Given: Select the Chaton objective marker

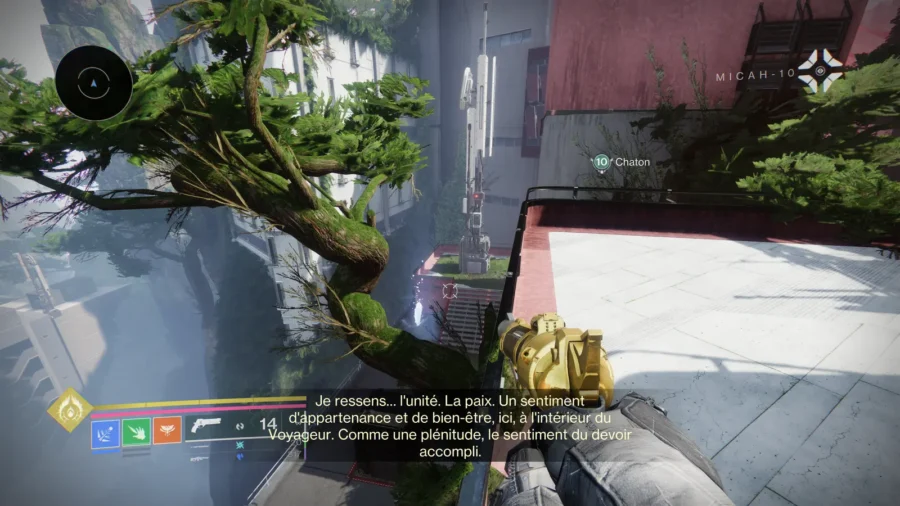Looking at the screenshot, I should pyautogui.click(x=601, y=161).
